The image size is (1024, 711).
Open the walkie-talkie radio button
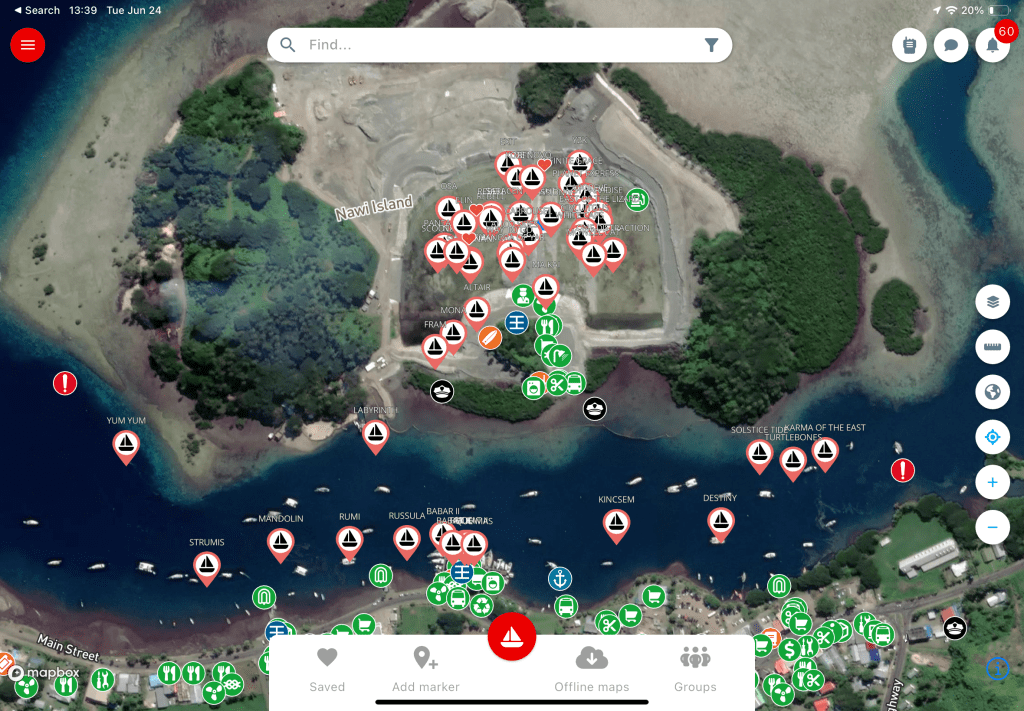909,46
